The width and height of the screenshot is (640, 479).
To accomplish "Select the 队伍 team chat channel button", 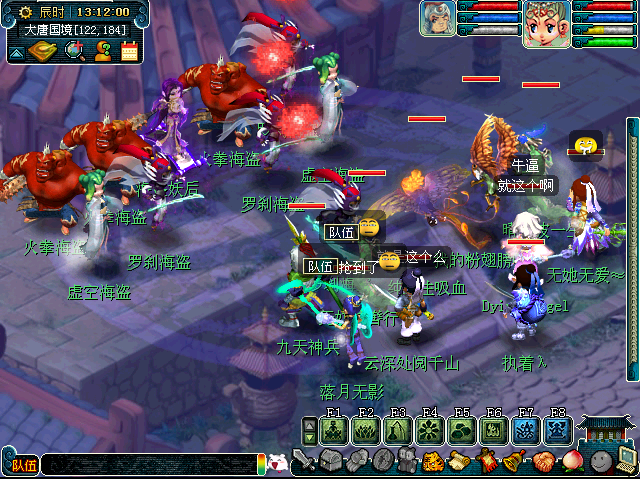I will pos(22,464).
